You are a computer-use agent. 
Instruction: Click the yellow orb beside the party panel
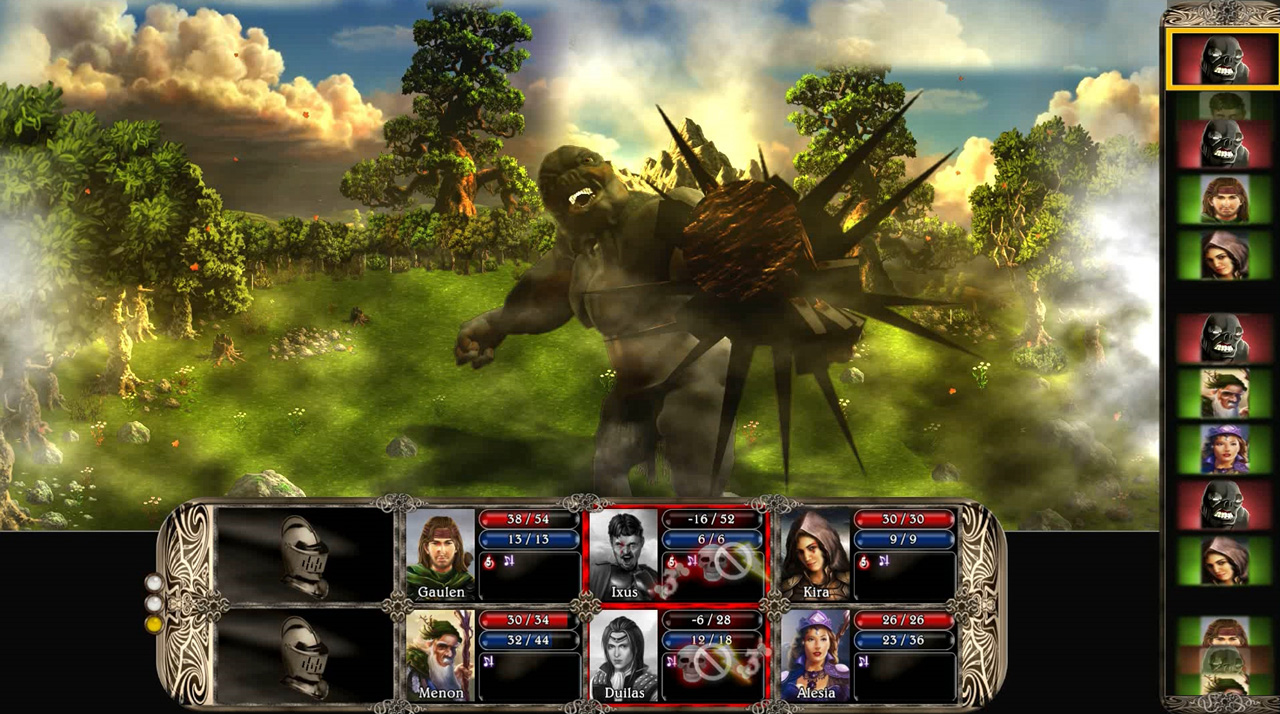[x=153, y=624]
